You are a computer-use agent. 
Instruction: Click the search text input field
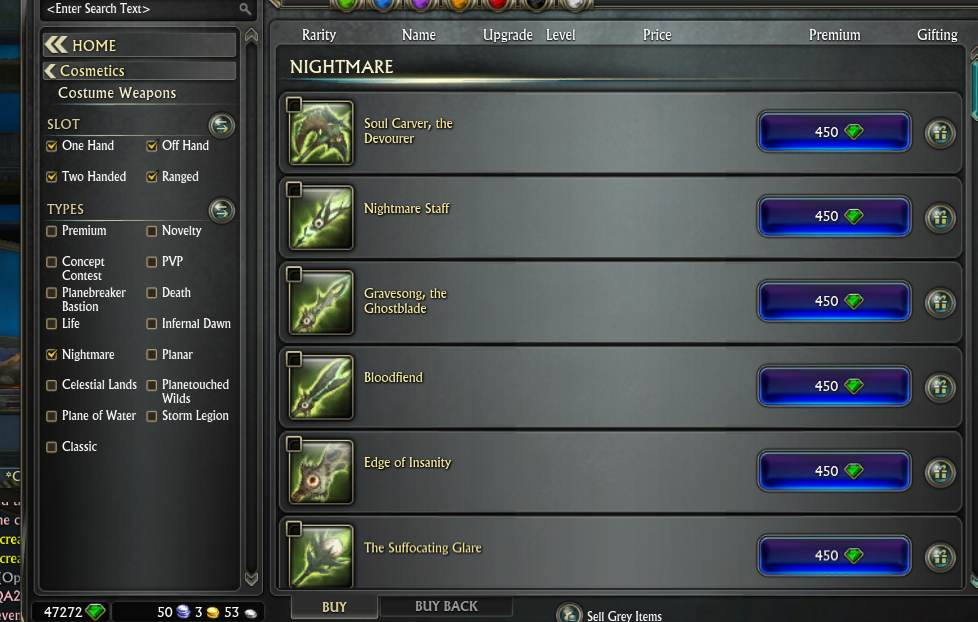click(x=140, y=9)
